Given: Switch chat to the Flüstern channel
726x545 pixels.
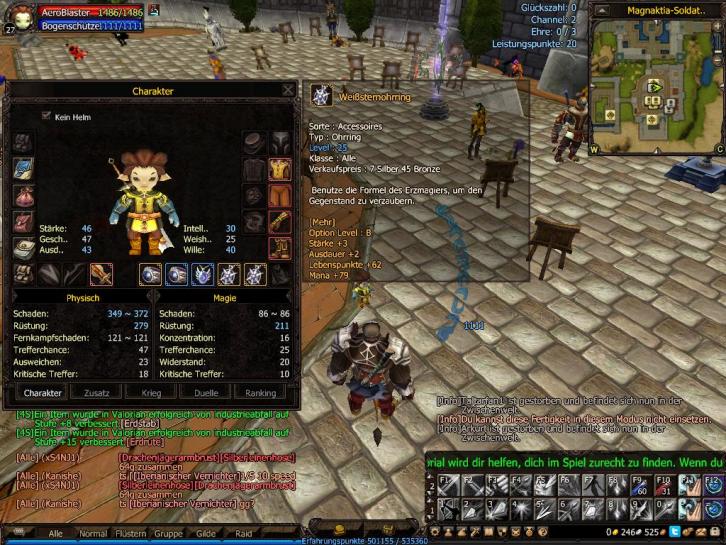Looking at the screenshot, I should pyautogui.click(x=131, y=534).
